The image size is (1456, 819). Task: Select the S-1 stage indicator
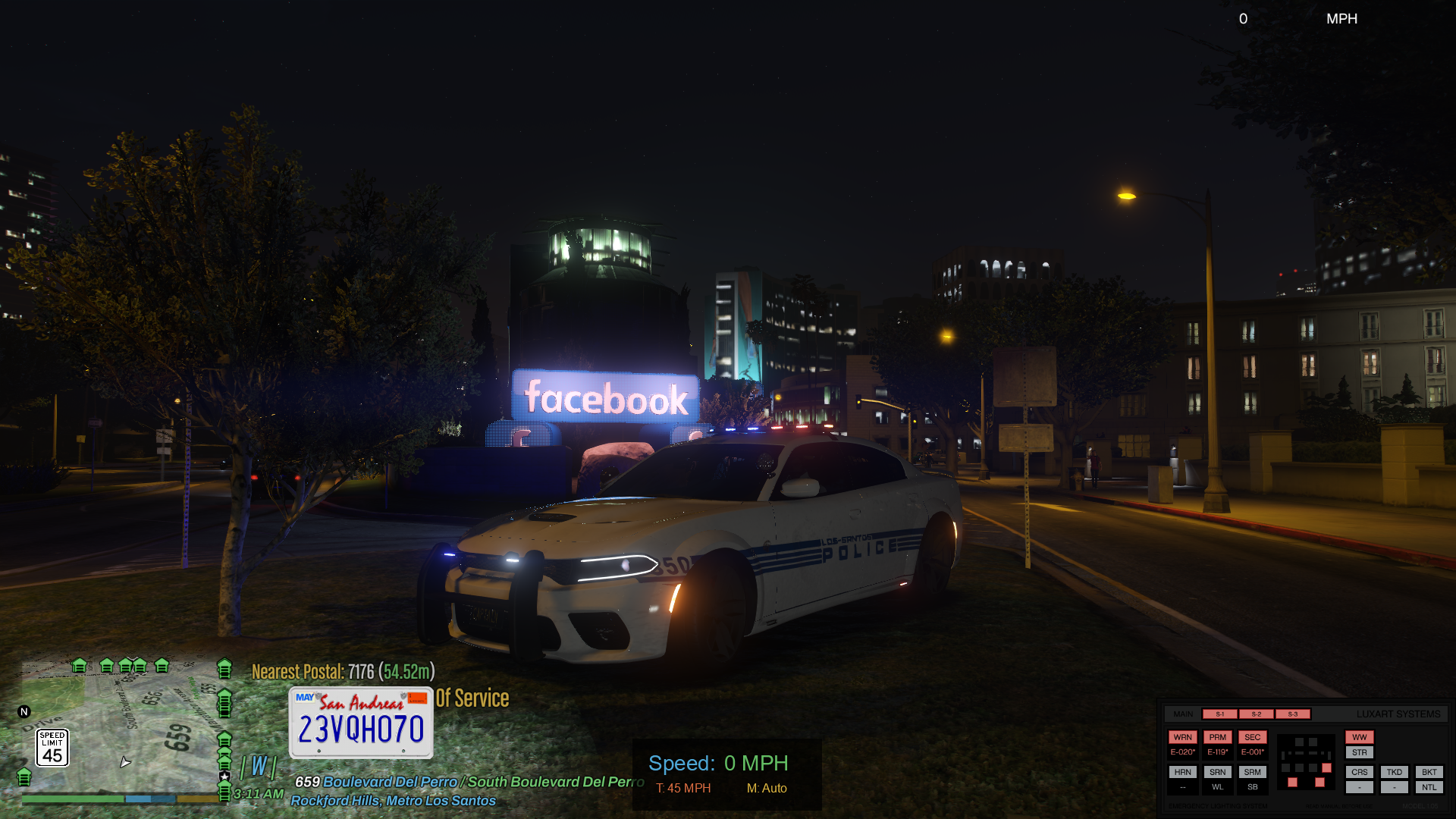[1219, 714]
